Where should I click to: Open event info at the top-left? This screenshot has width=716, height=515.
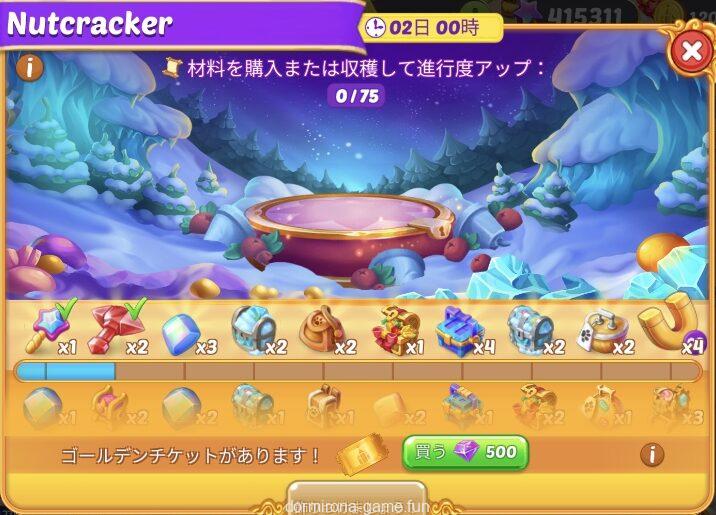coord(28,68)
